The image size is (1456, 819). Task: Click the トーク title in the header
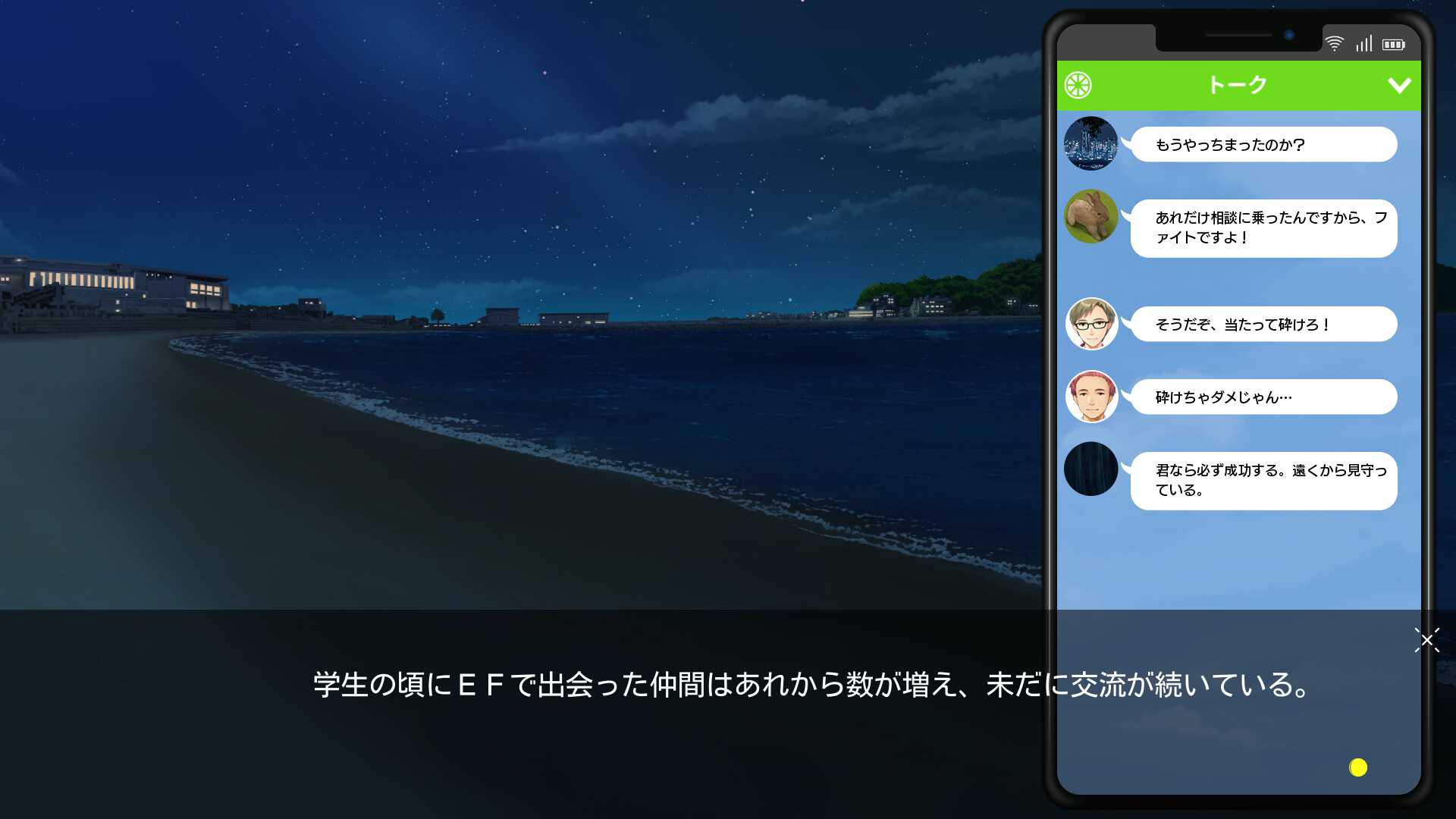click(1238, 85)
